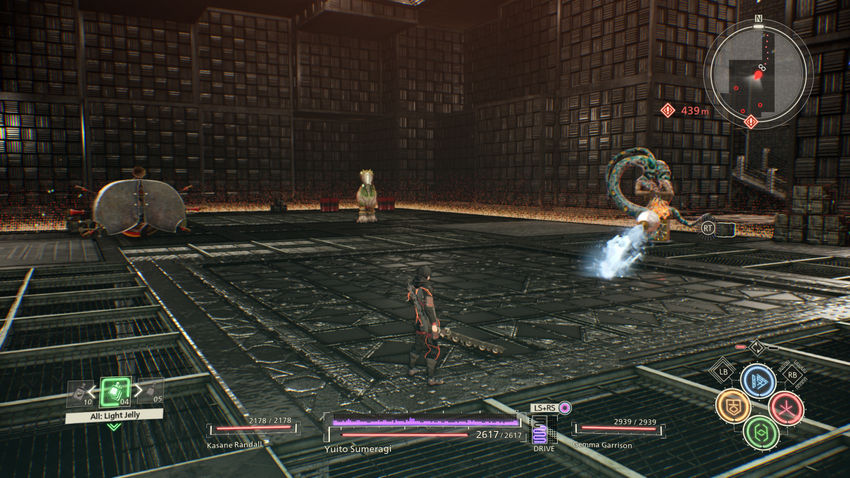Viewport: 850px width, 478px height.
Task: Cycle to the previous item with left arrow
Action: tap(90, 393)
